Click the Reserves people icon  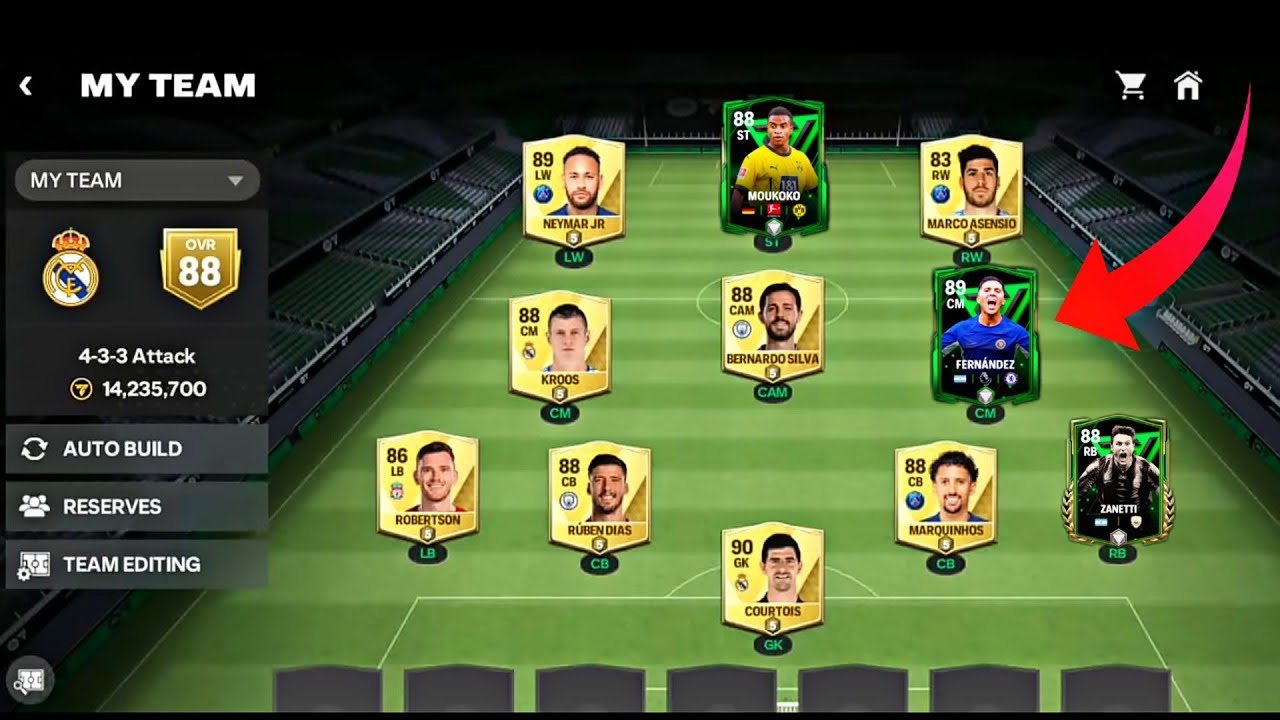pos(34,507)
